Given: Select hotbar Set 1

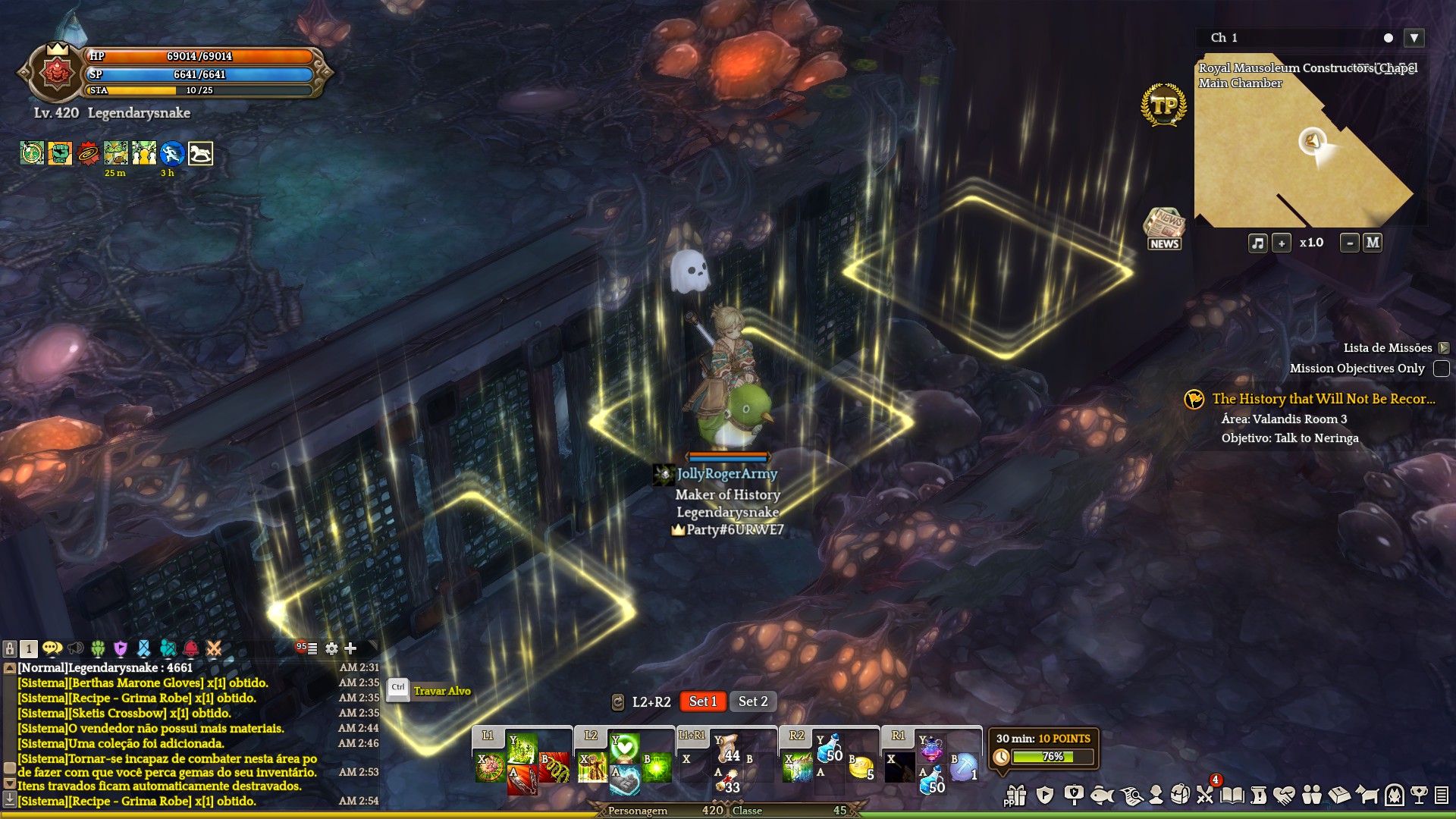Looking at the screenshot, I should pos(703,701).
